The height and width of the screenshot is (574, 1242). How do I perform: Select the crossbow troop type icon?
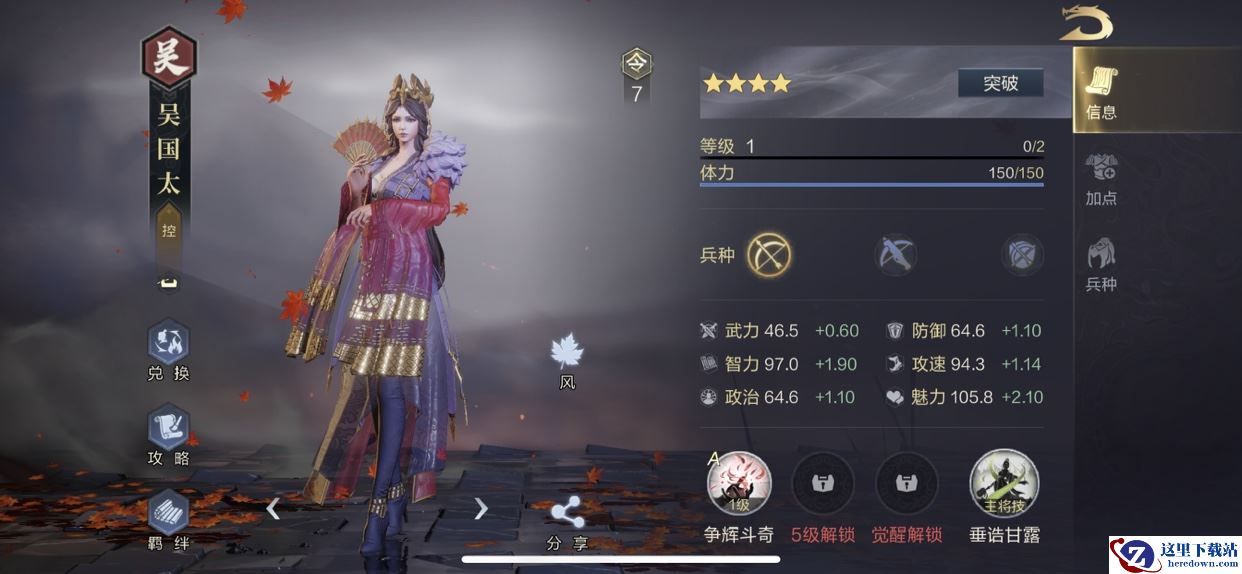pos(896,255)
